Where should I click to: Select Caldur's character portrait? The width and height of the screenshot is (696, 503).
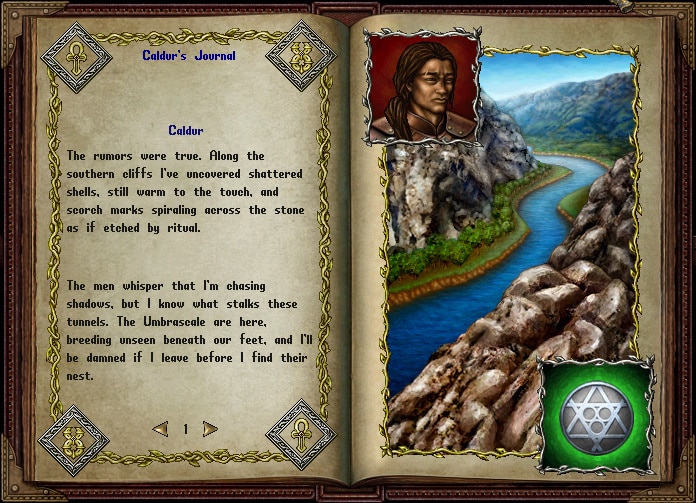click(x=423, y=87)
